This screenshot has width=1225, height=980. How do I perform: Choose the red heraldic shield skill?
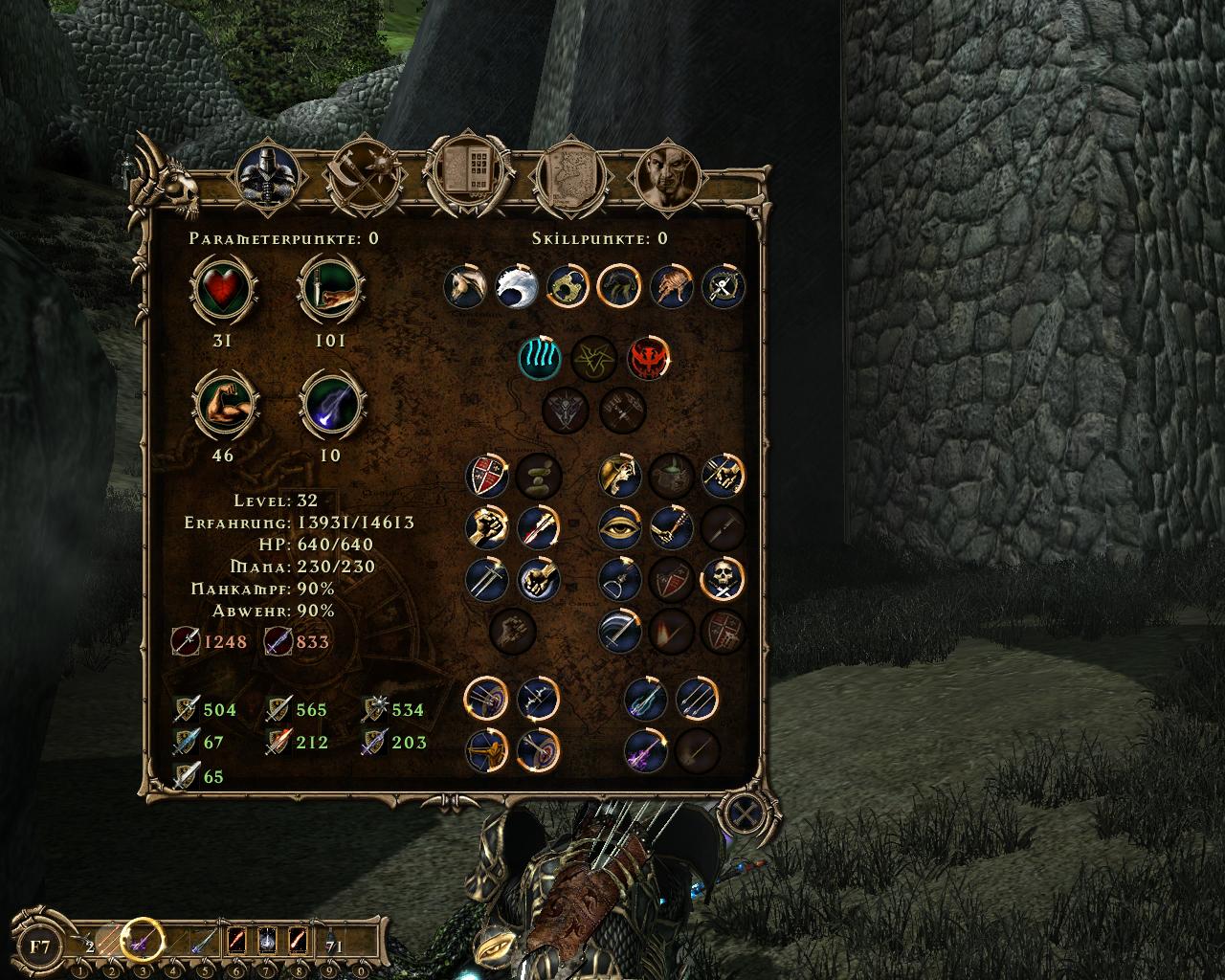486,476
